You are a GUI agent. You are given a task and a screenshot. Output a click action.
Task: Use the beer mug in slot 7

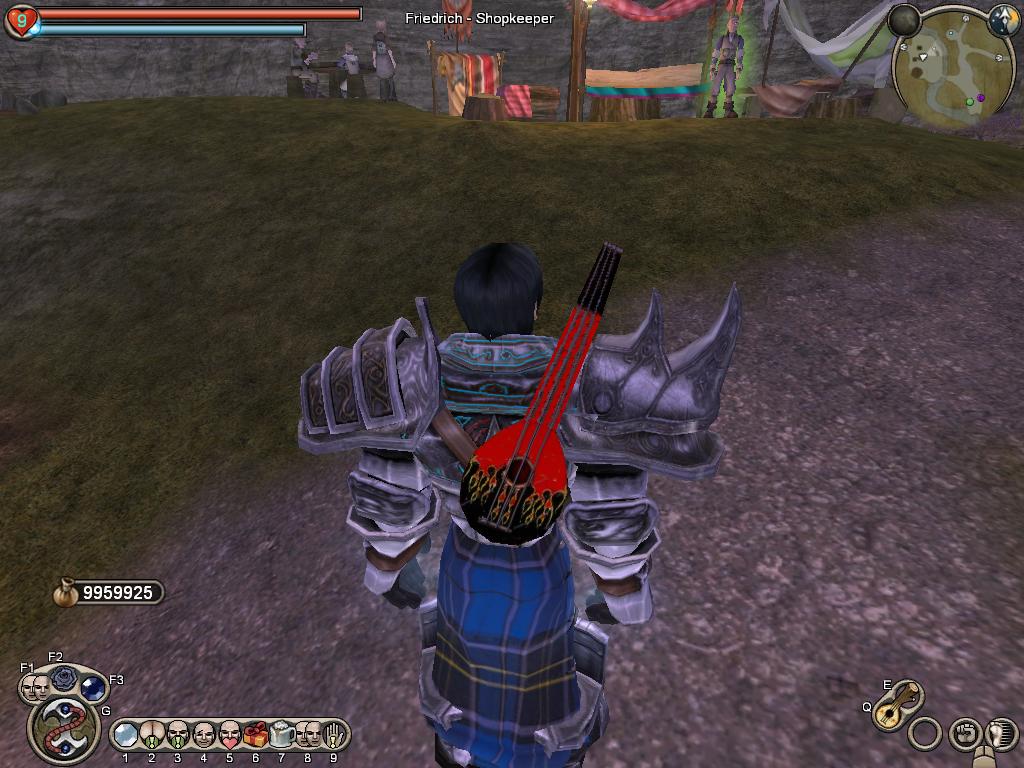281,735
